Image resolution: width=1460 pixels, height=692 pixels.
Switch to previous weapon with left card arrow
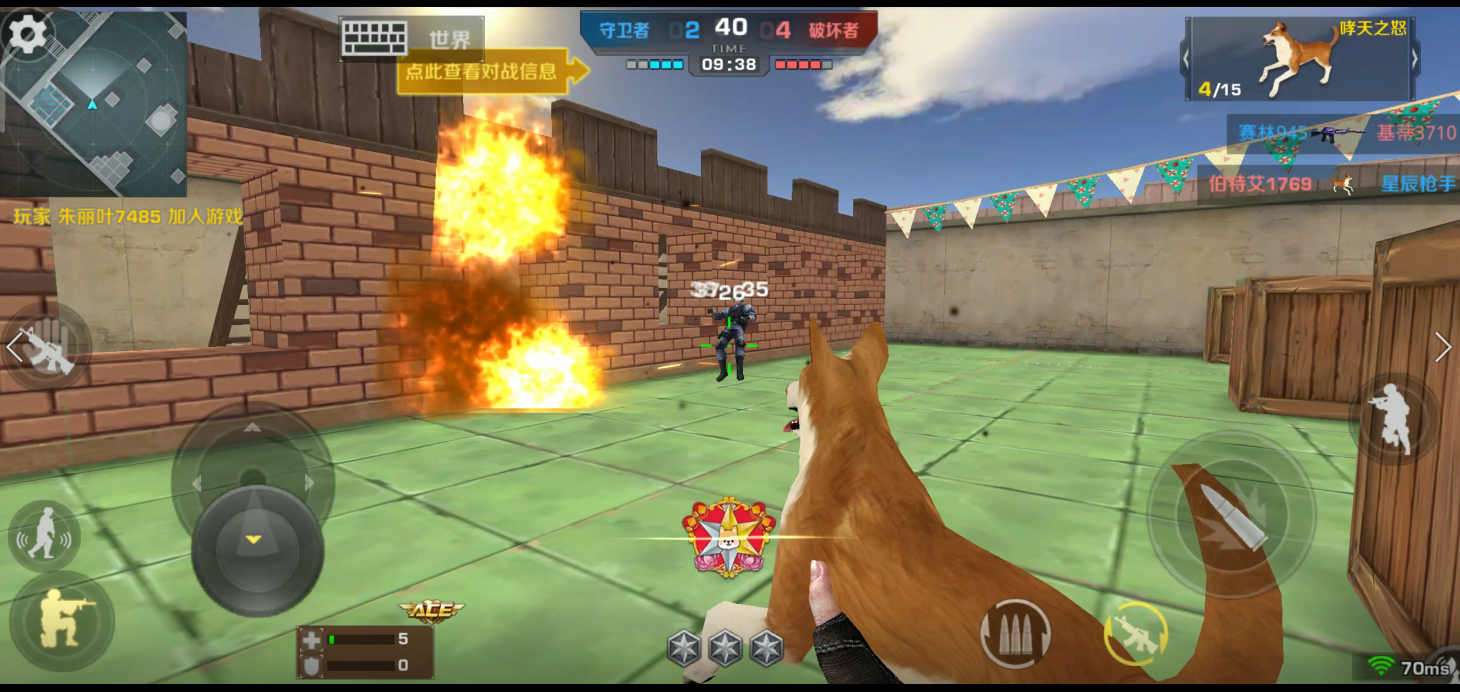[1187, 59]
